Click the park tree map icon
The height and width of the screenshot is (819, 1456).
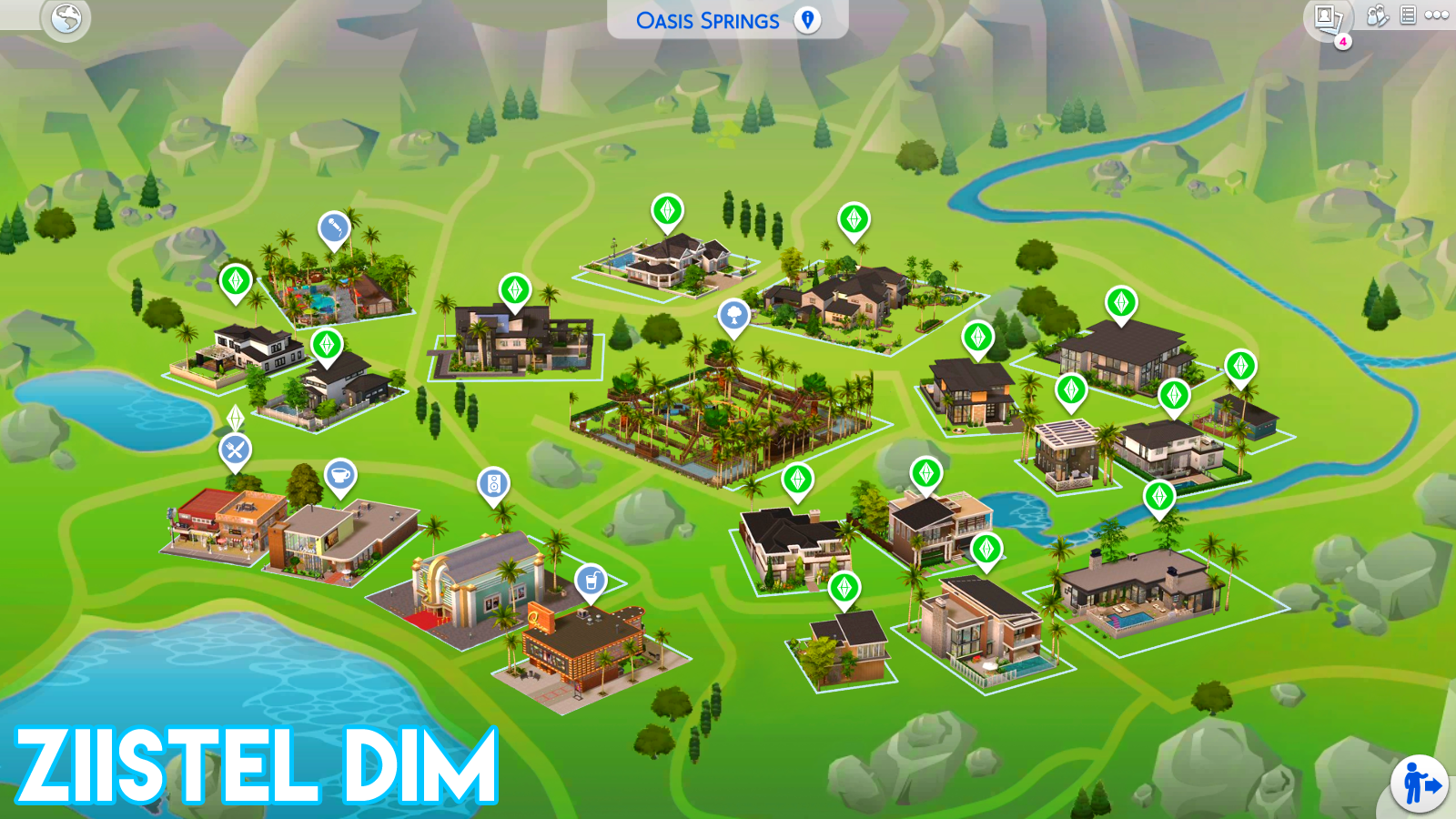[x=733, y=316]
